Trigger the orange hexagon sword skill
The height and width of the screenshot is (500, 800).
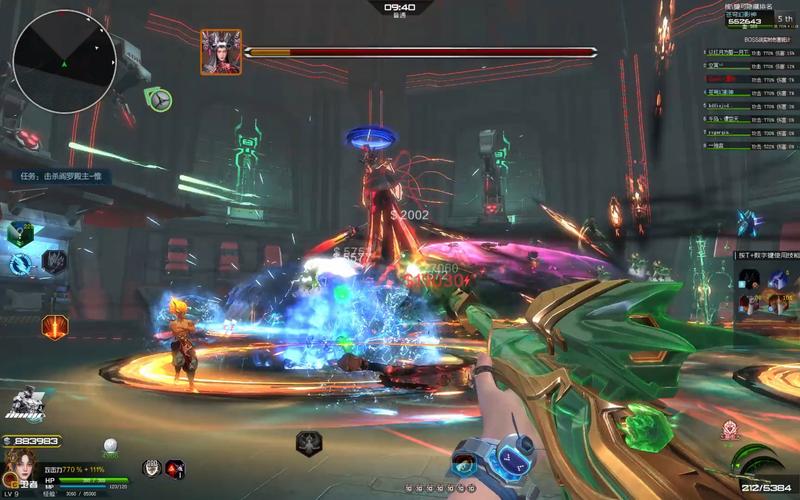(55, 326)
